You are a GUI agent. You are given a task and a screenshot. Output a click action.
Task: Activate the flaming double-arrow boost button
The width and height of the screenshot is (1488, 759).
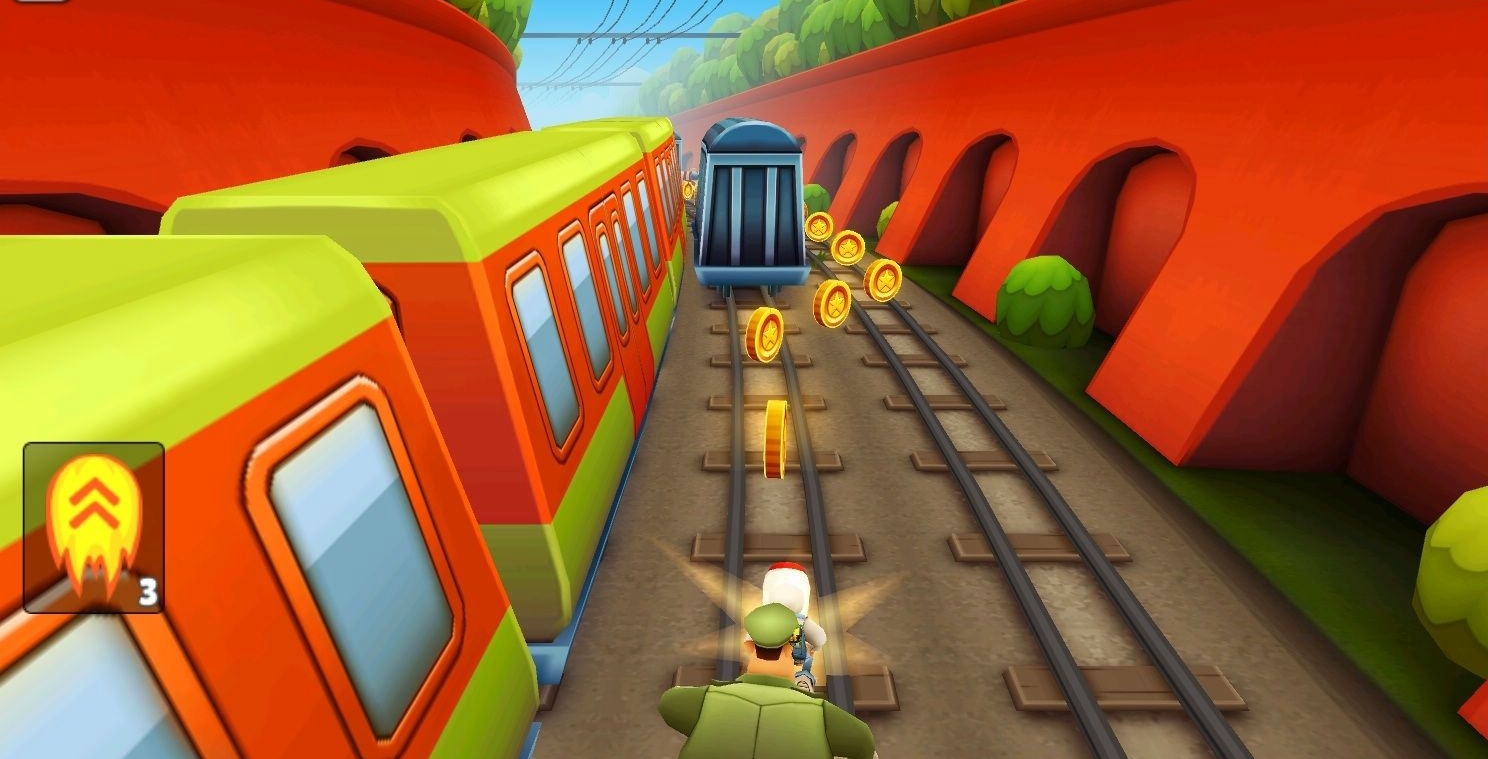tap(94, 527)
